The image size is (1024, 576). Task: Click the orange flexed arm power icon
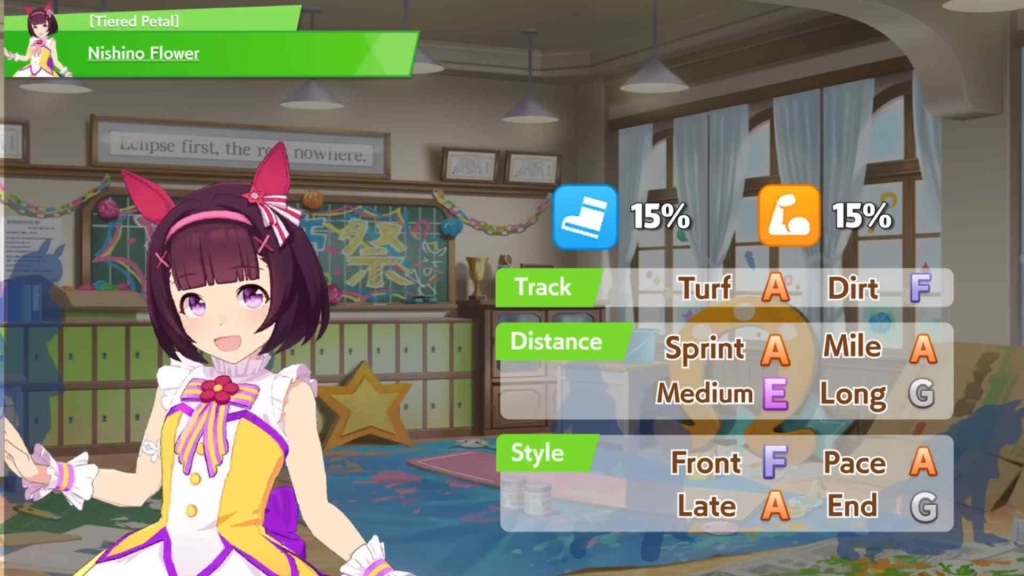click(789, 216)
